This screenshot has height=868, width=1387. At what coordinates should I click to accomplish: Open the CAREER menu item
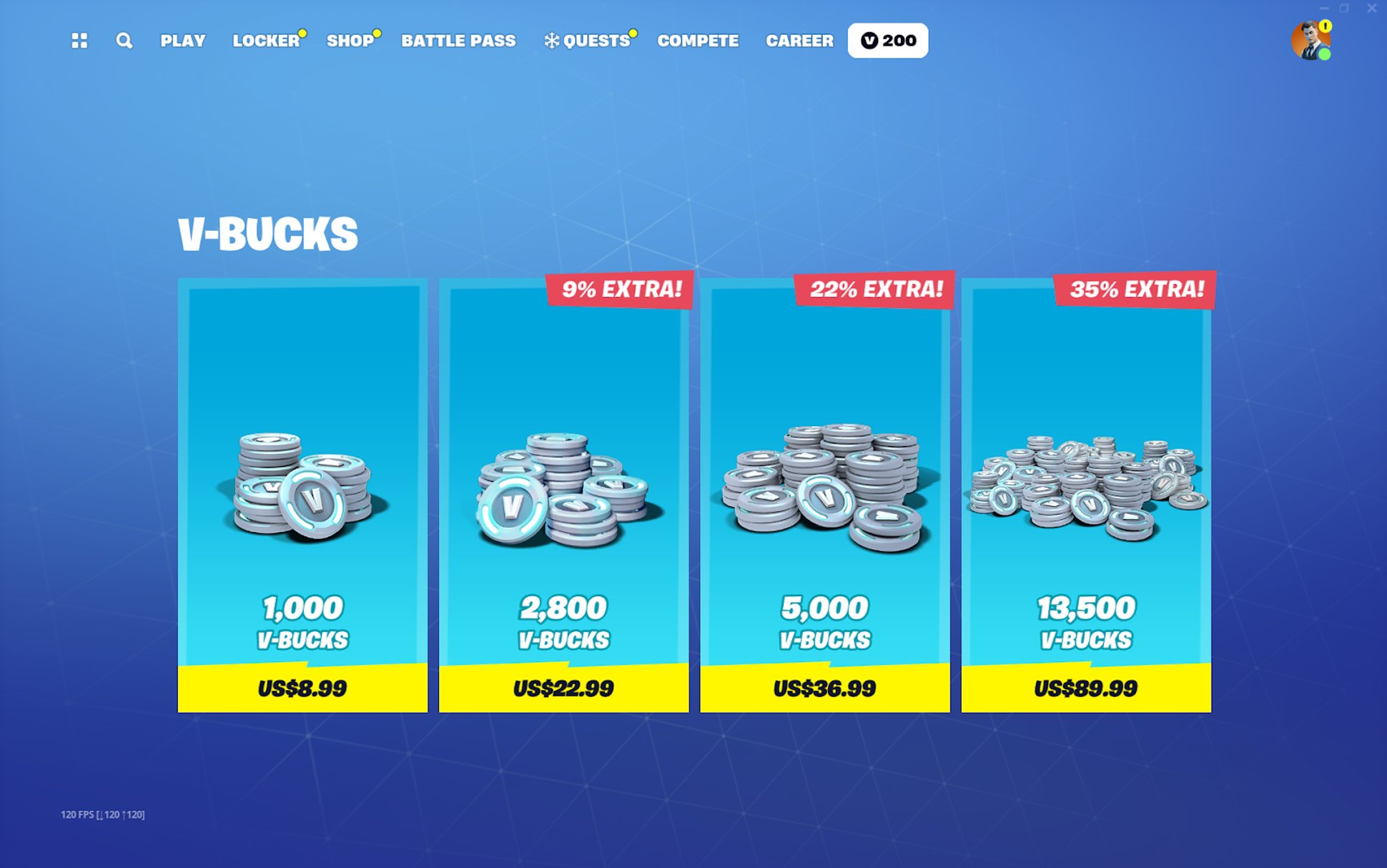click(x=799, y=41)
